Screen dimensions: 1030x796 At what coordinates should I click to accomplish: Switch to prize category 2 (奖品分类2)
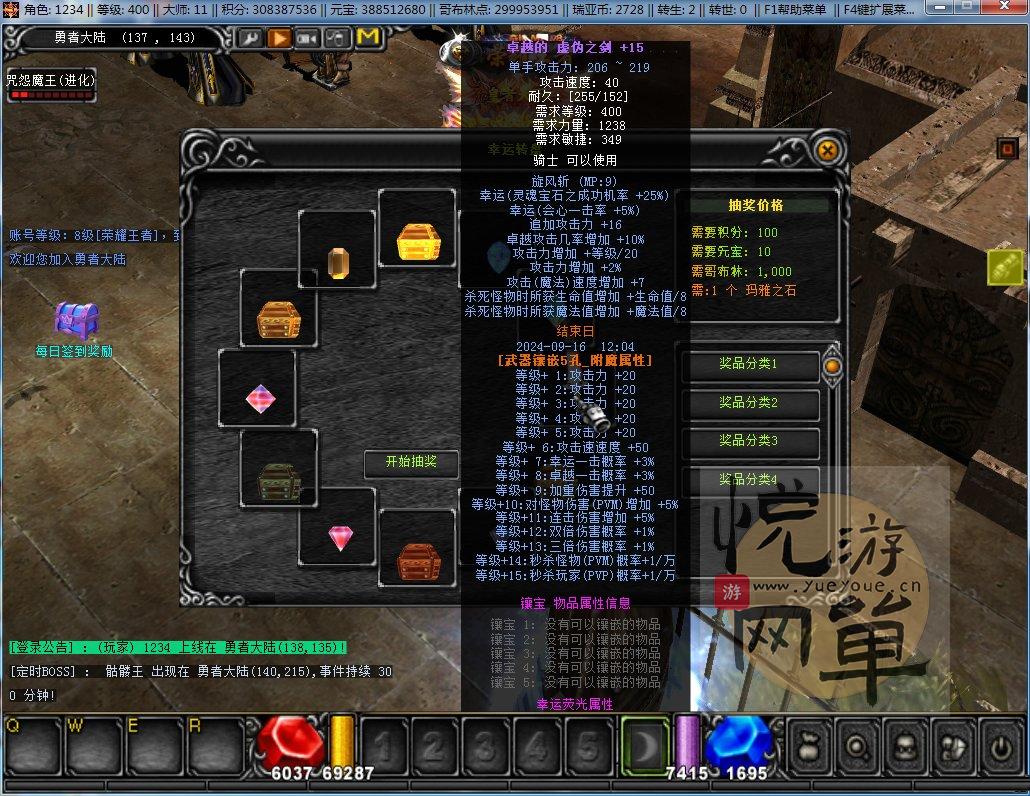point(749,403)
